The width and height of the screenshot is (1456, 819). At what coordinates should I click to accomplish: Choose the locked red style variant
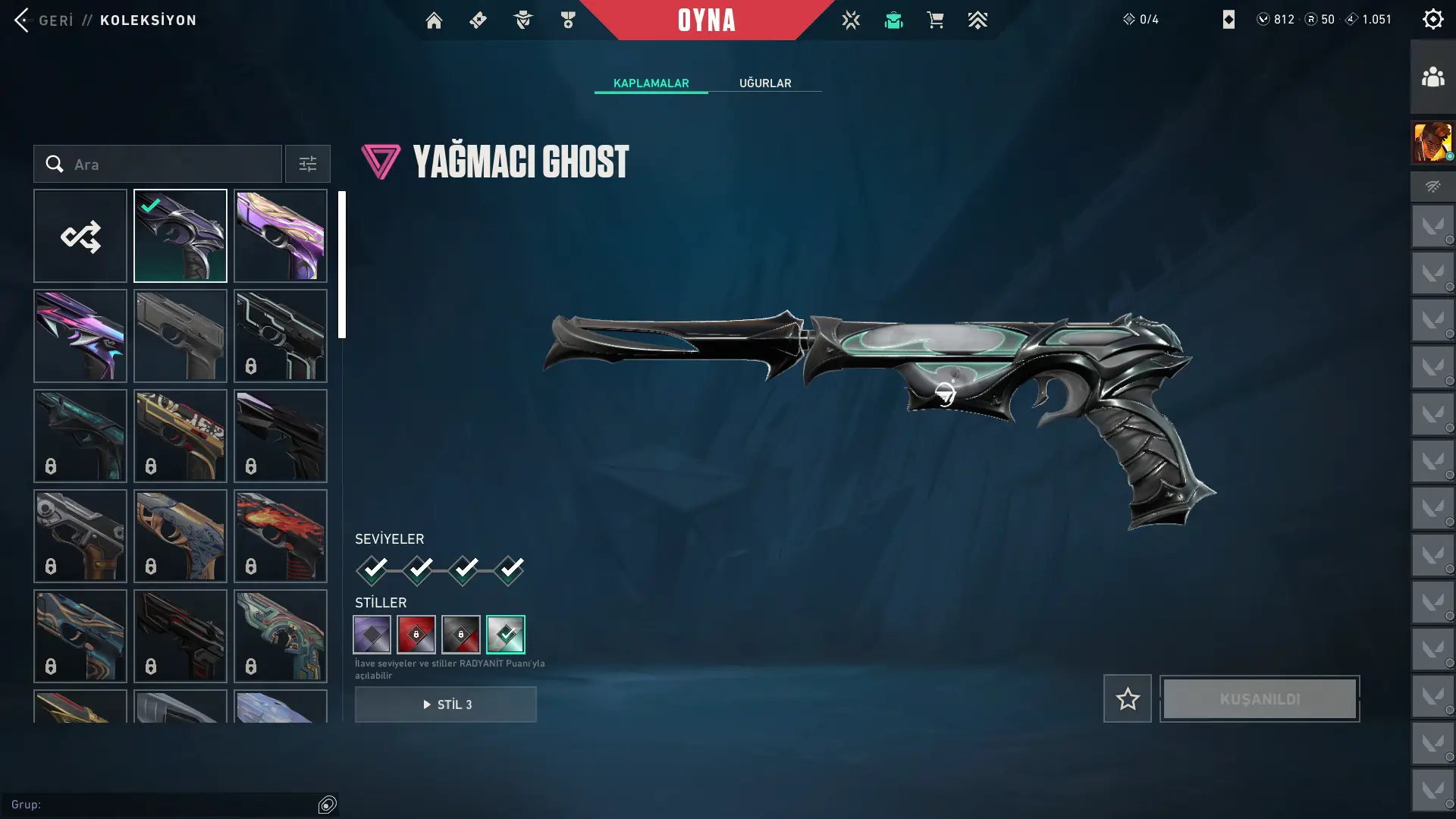[416, 635]
